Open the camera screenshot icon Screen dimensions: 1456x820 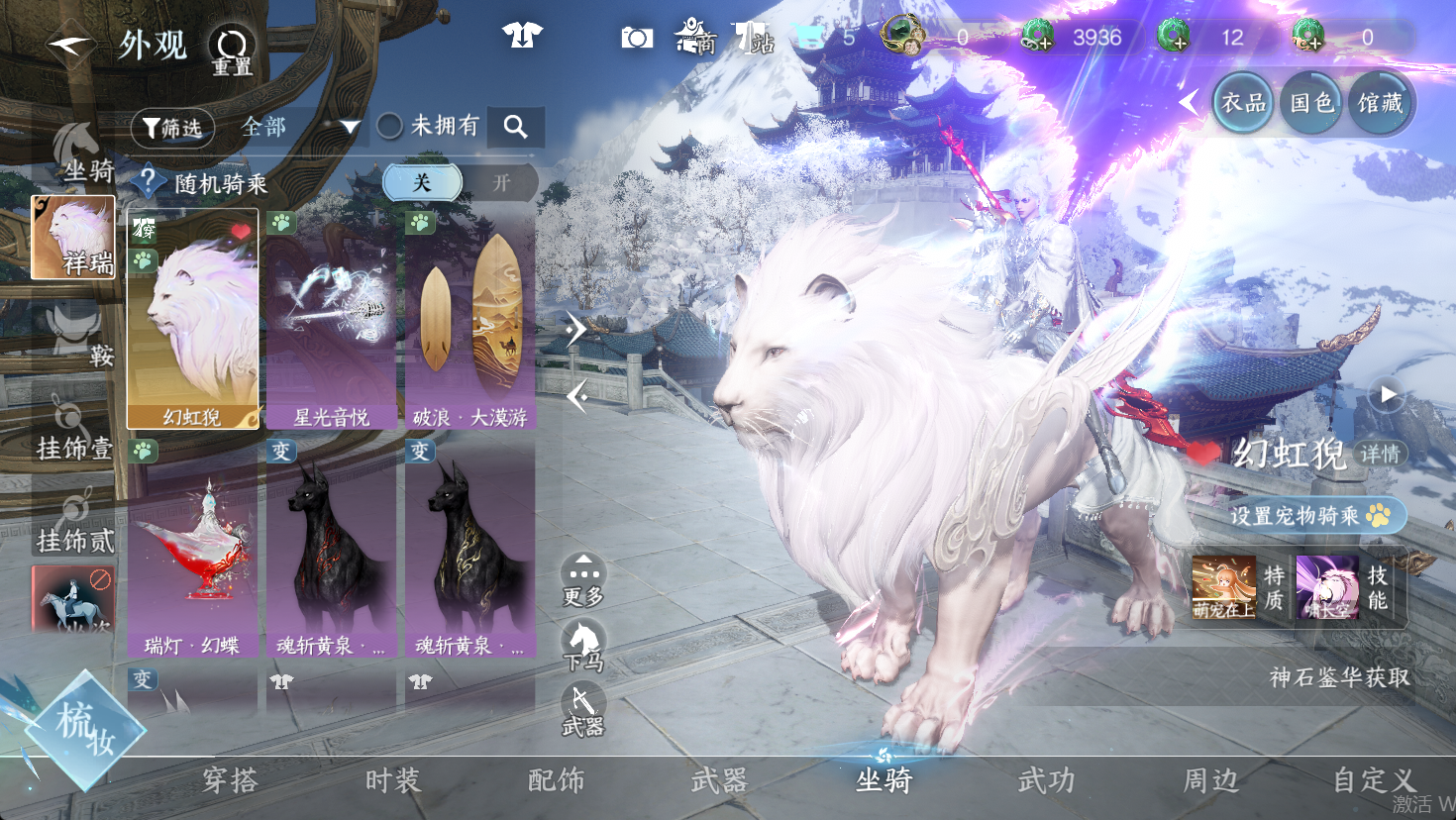(x=637, y=38)
